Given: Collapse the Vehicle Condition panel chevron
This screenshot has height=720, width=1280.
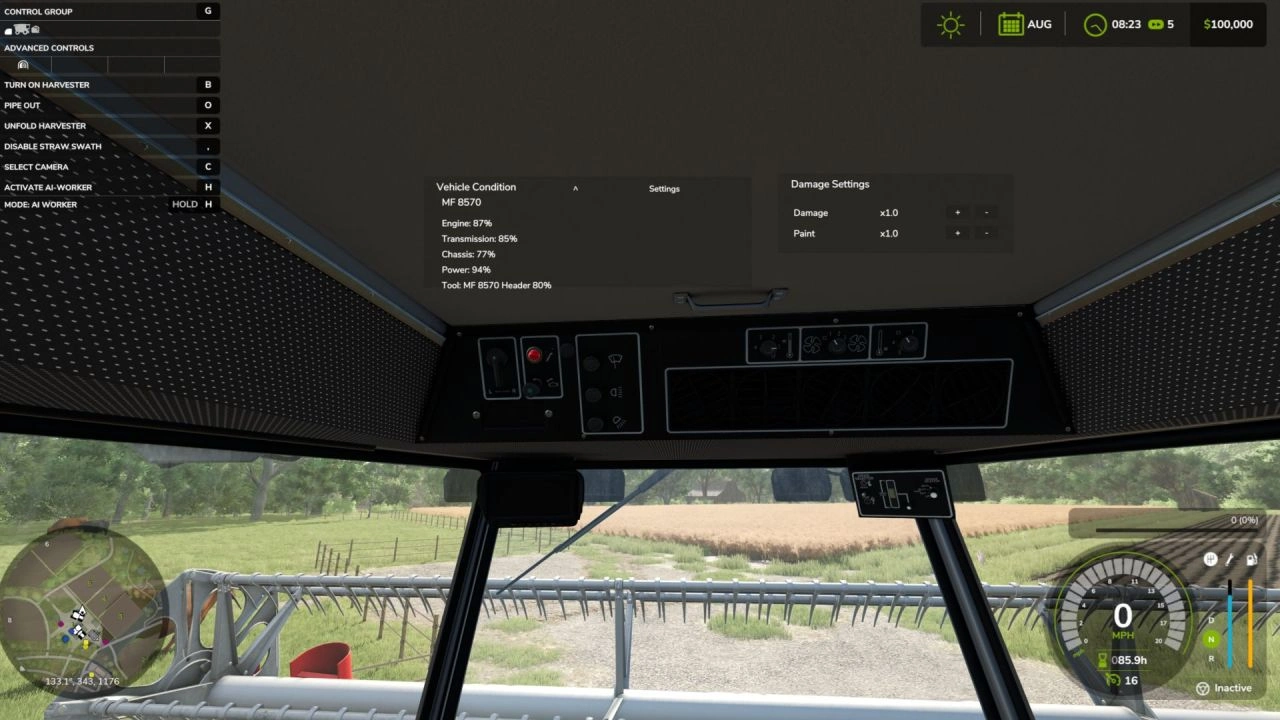Looking at the screenshot, I should pyautogui.click(x=575, y=188).
